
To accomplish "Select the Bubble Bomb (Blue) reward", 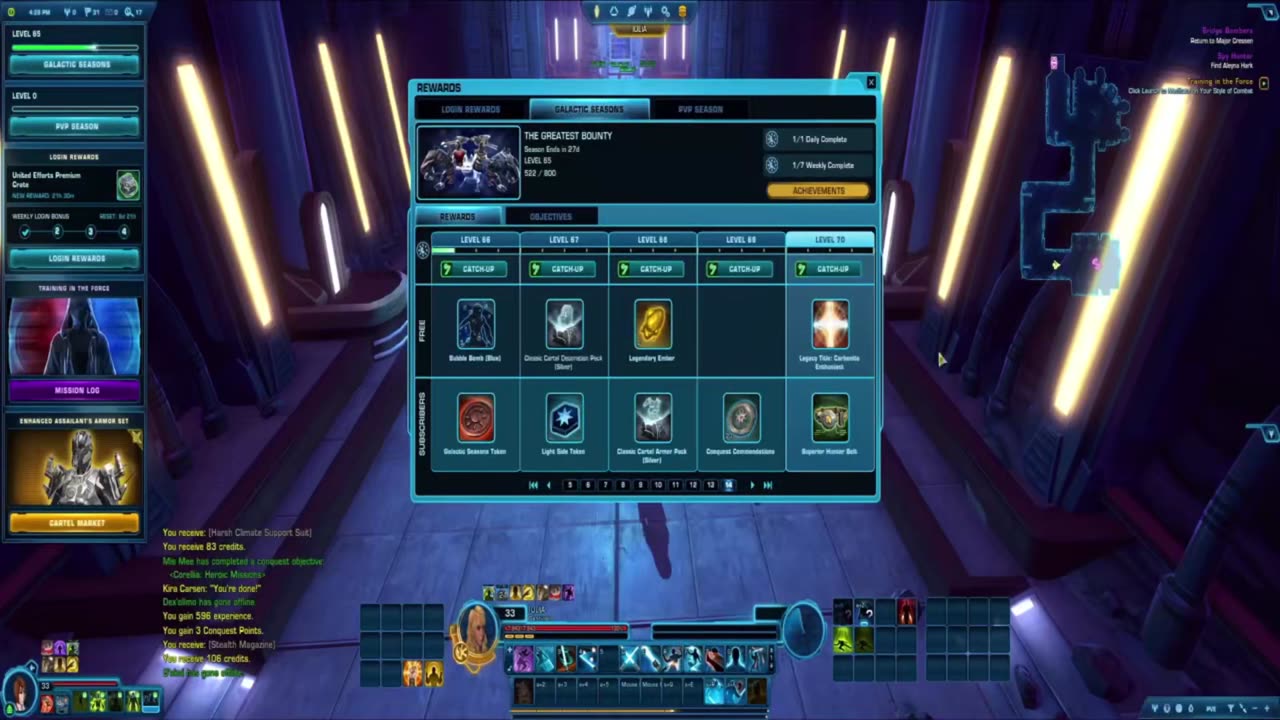I will pyautogui.click(x=476, y=325).
